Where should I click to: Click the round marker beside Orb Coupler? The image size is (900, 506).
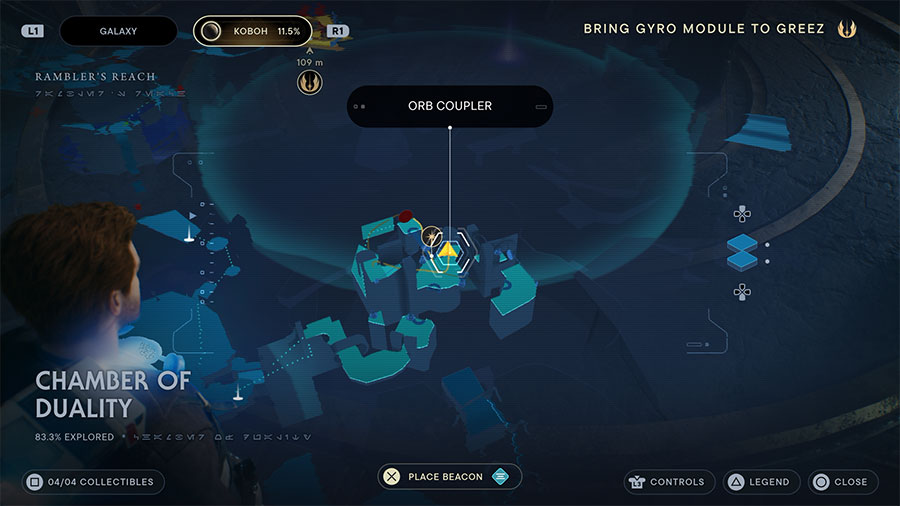(x=432, y=236)
